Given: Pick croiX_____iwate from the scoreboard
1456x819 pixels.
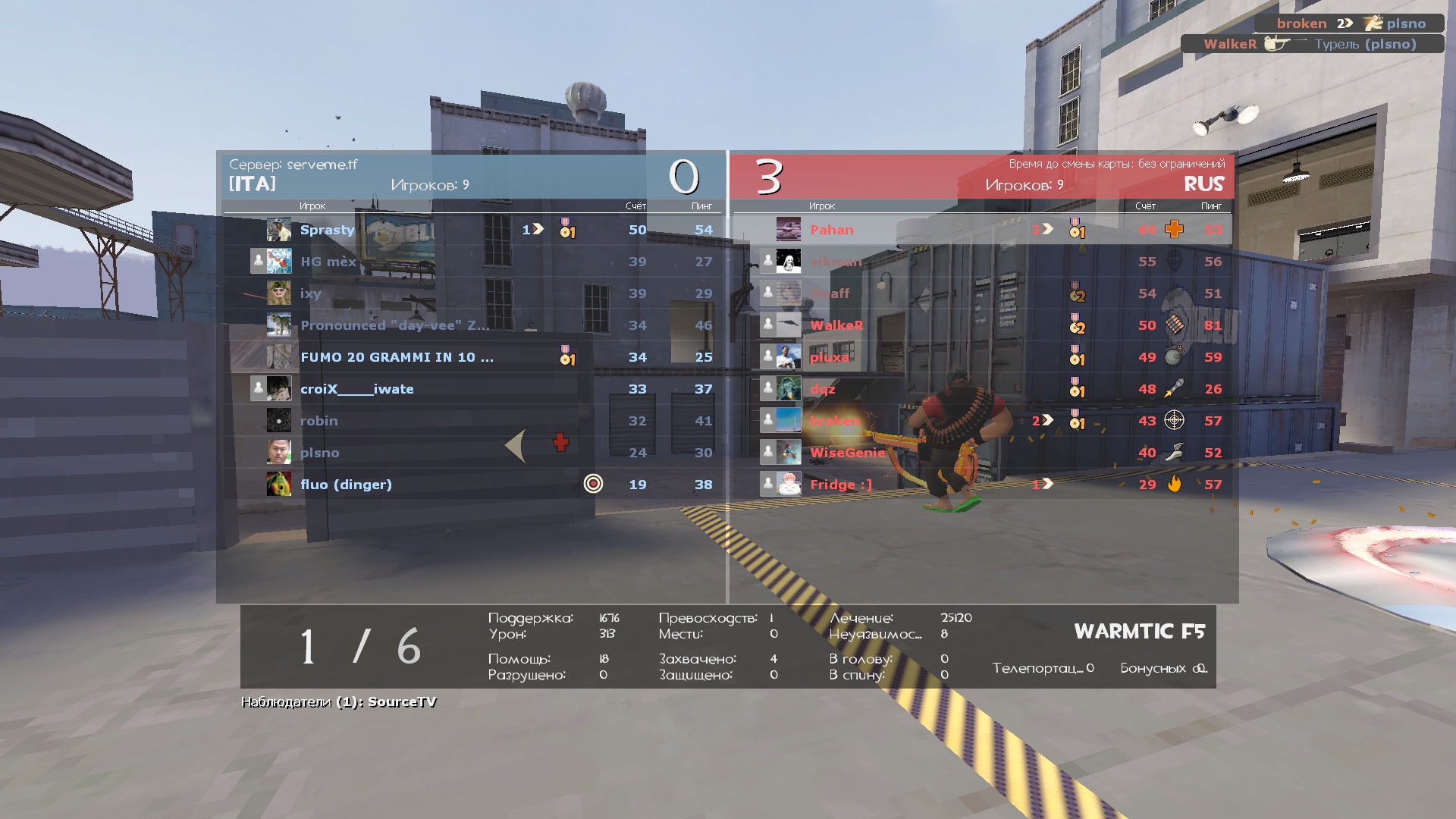Looking at the screenshot, I should coord(356,389).
